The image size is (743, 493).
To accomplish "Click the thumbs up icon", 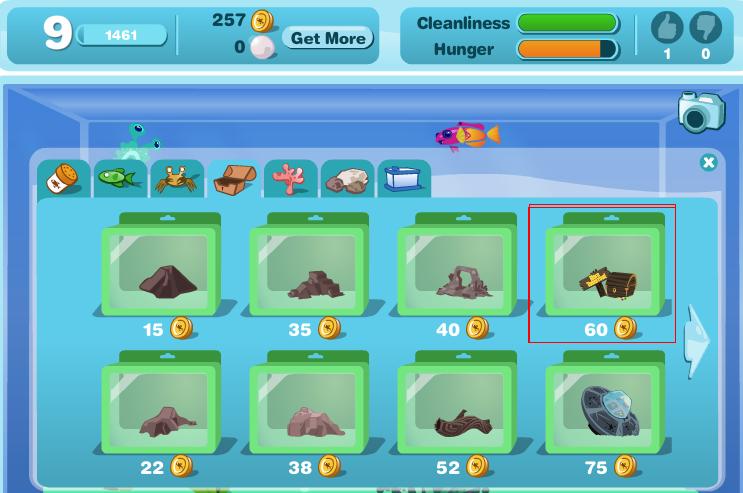I will point(667,28).
